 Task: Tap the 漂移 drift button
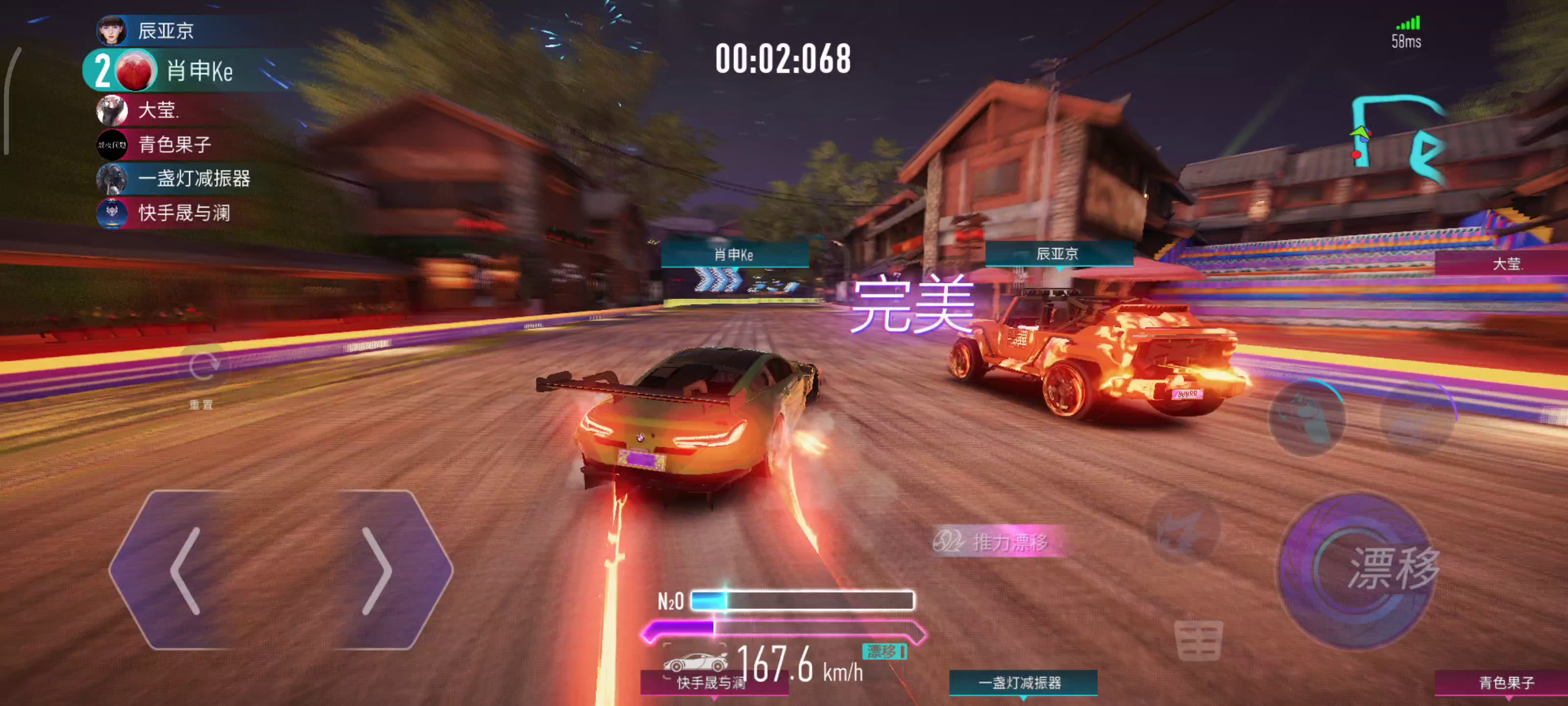1359,570
